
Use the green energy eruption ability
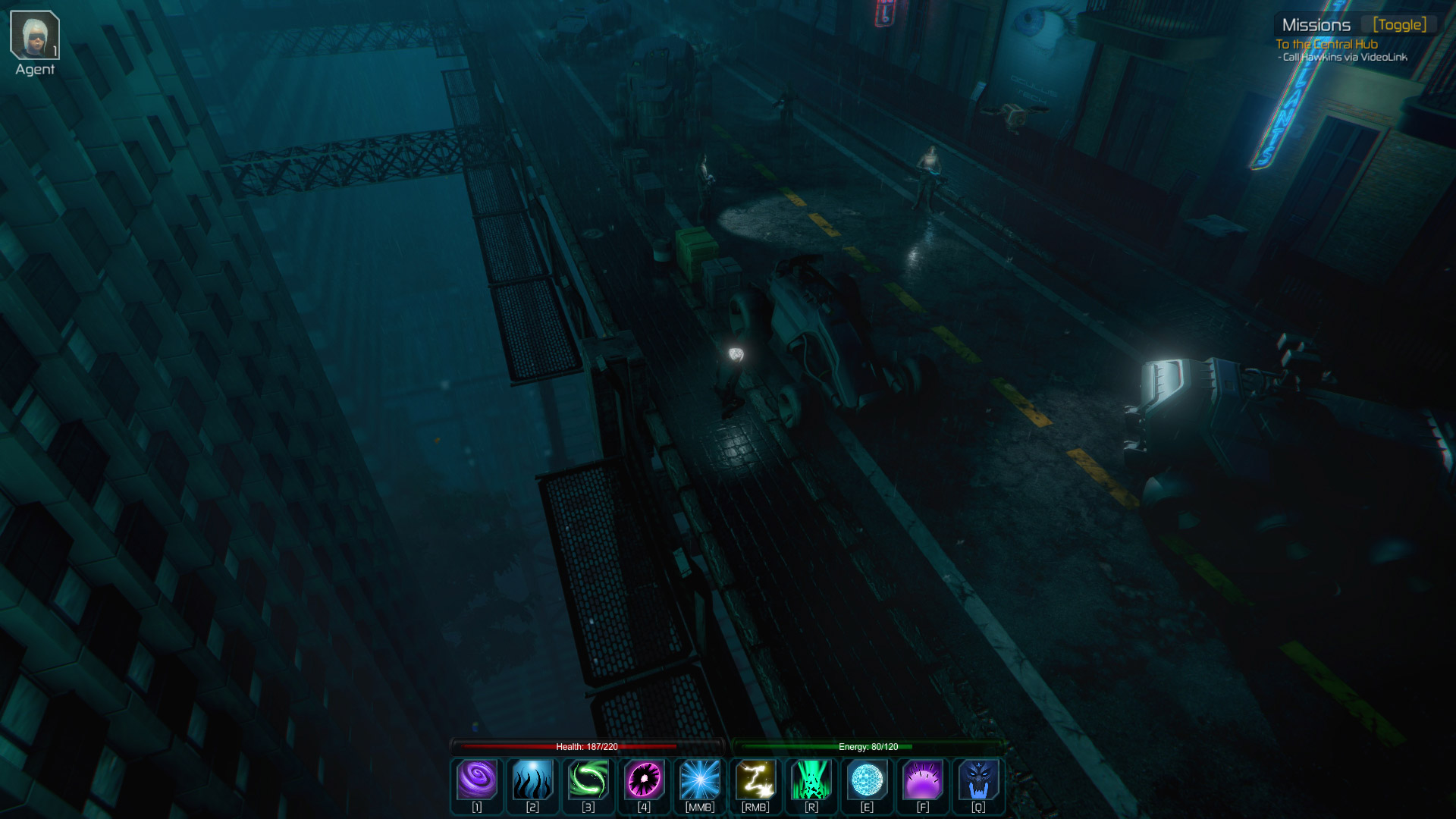(811, 780)
